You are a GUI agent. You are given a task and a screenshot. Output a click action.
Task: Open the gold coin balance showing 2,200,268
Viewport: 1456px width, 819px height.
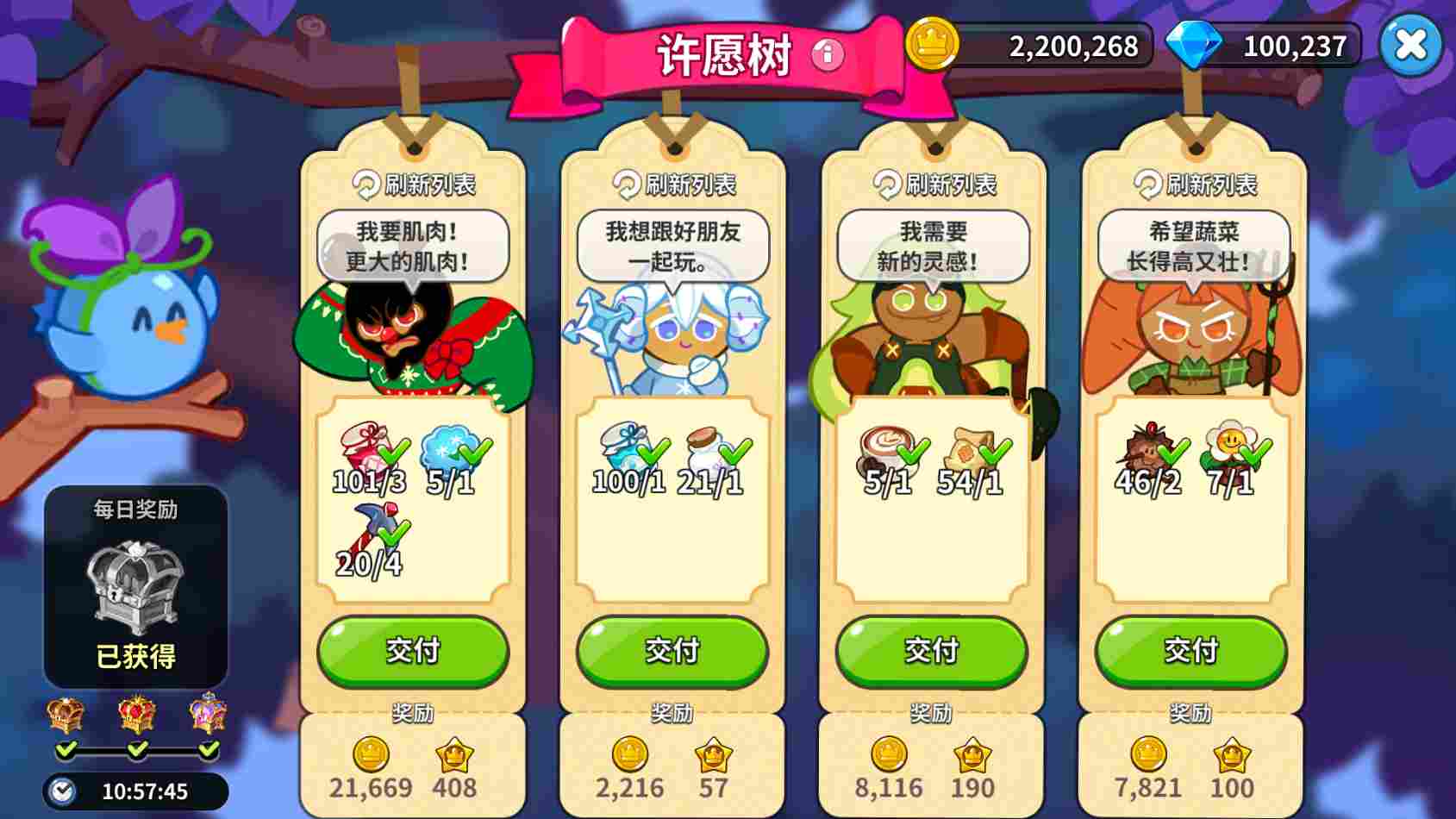[x=1034, y=45]
